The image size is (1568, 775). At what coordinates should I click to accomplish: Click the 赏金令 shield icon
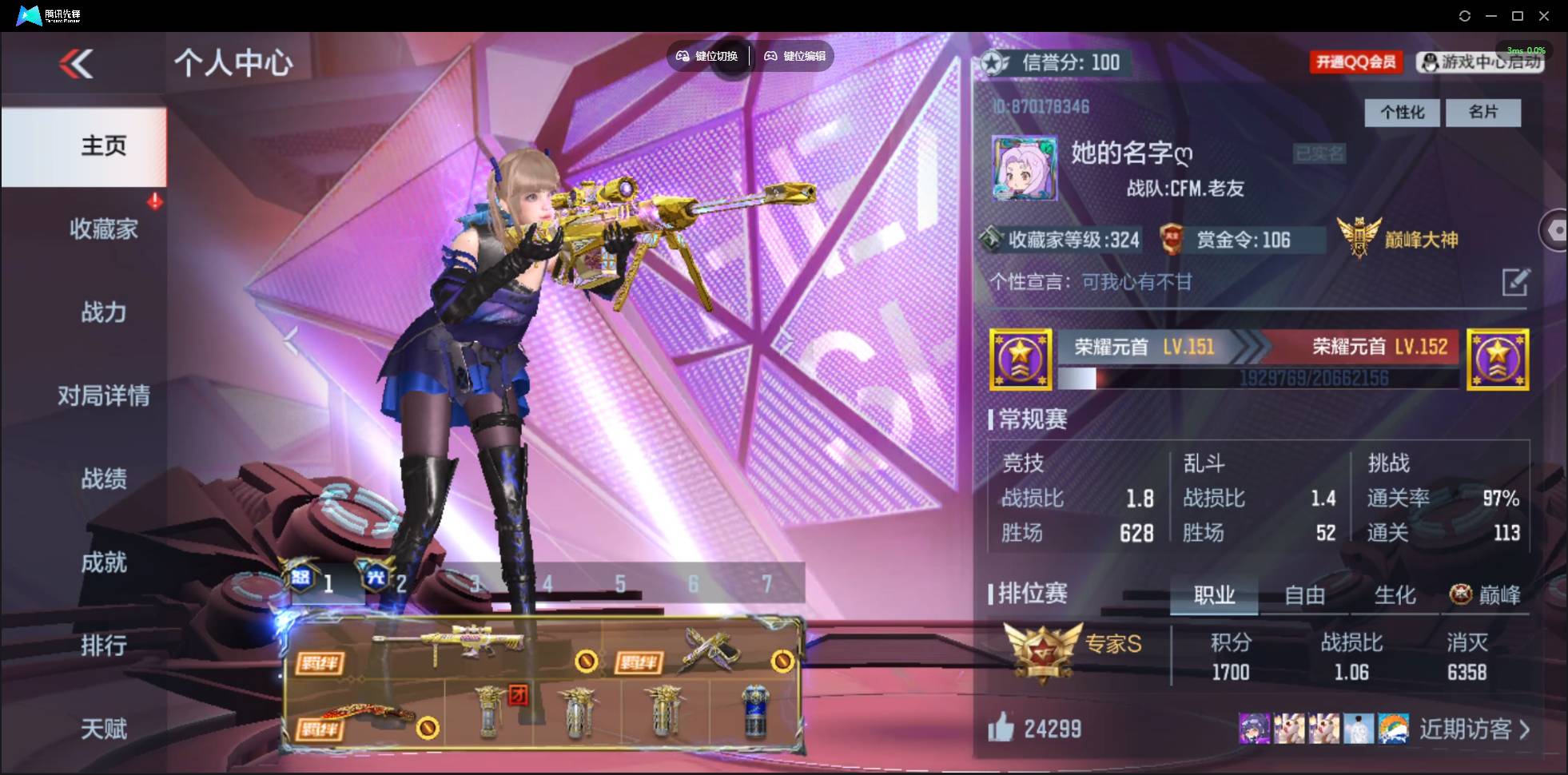pyautogui.click(x=1174, y=239)
